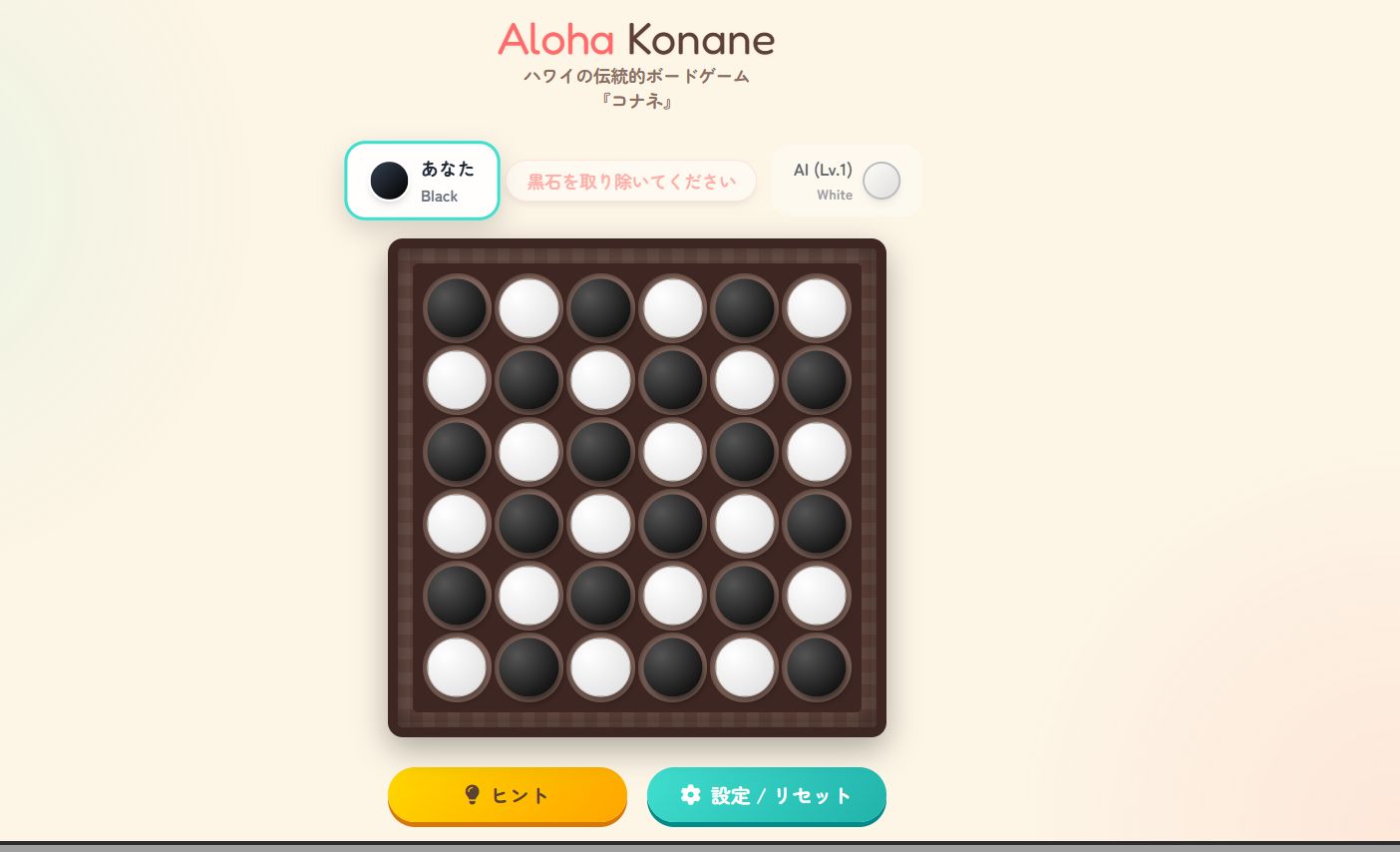Click the white stone in the top-right corner
Viewport: 1400px width, 852px height.
816,307
